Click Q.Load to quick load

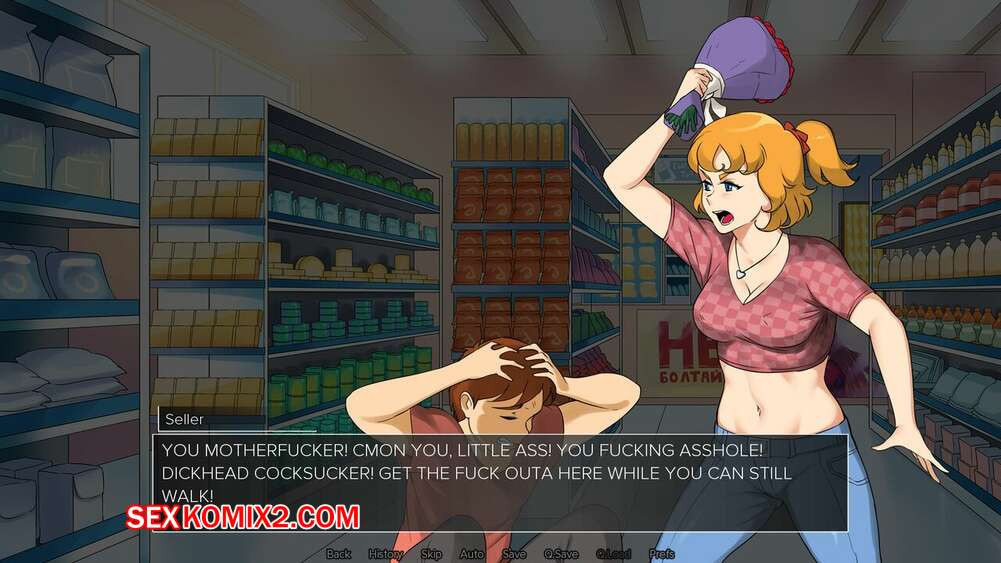tap(613, 554)
